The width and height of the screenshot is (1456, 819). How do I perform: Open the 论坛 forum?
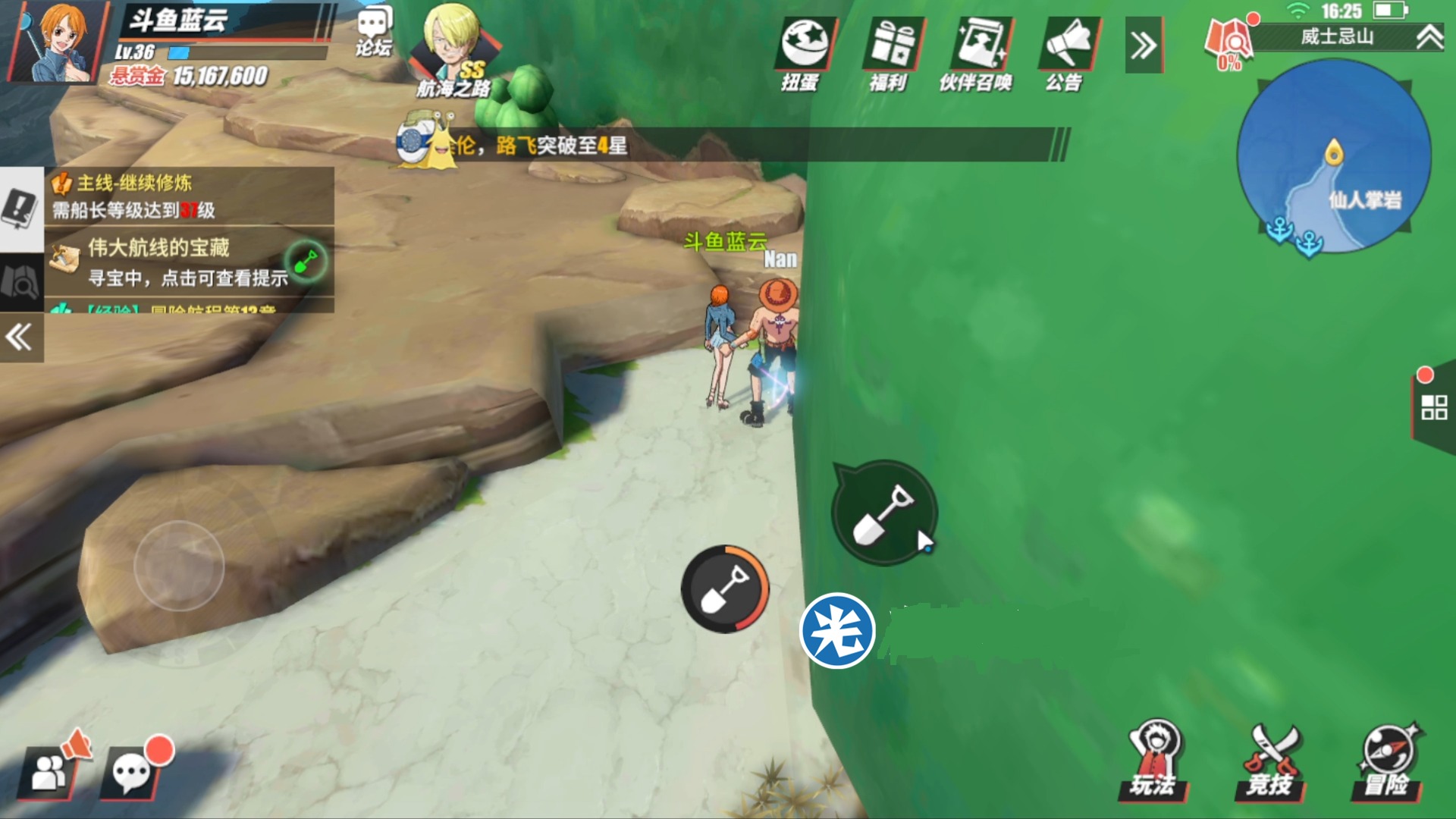374,32
